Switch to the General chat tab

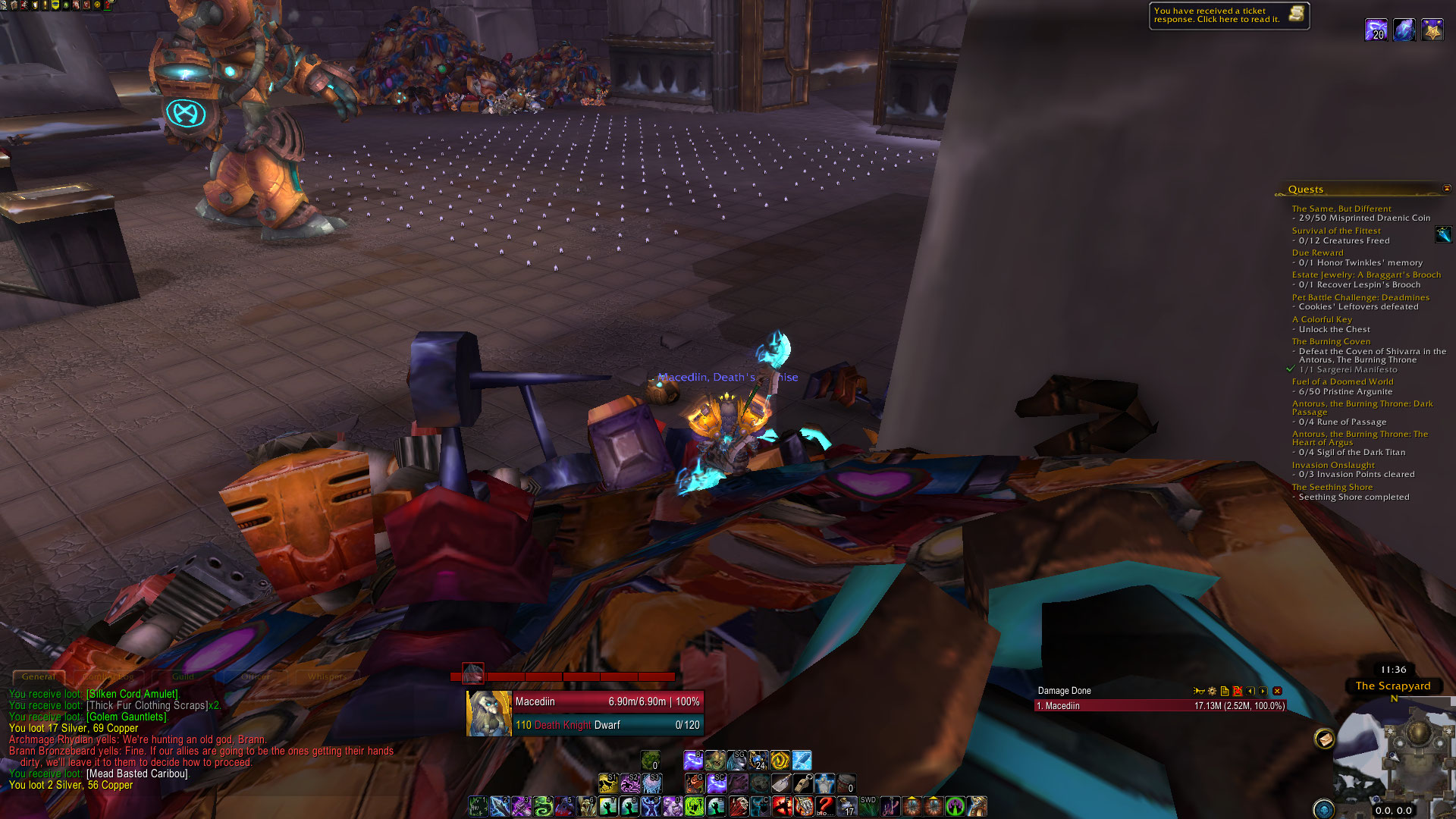[x=38, y=676]
